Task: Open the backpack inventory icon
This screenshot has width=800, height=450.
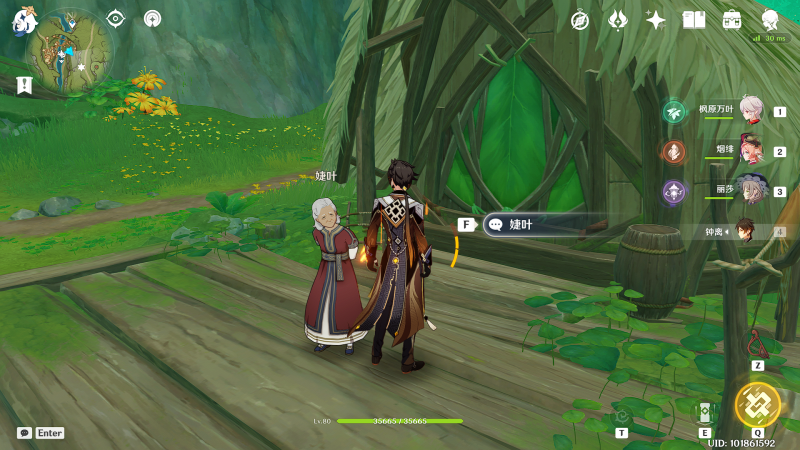Action: (732, 20)
